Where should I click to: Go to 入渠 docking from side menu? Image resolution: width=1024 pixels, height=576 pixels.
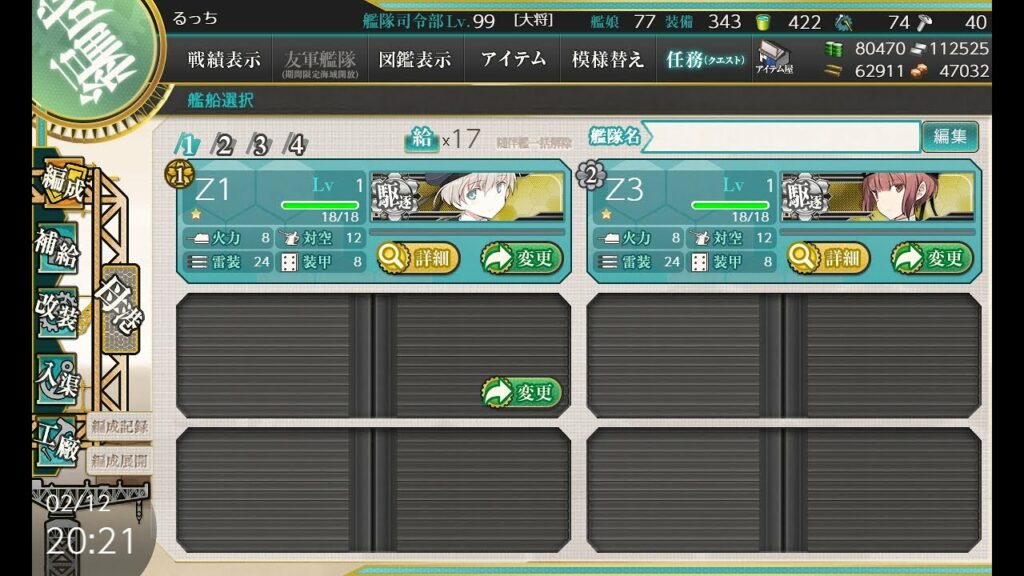tap(57, 380)
